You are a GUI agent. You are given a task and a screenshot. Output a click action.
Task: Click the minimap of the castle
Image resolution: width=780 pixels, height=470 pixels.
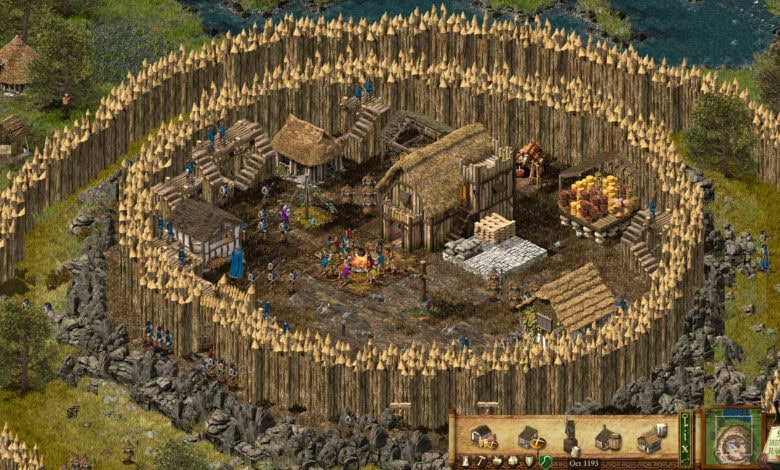click(733, 438)
